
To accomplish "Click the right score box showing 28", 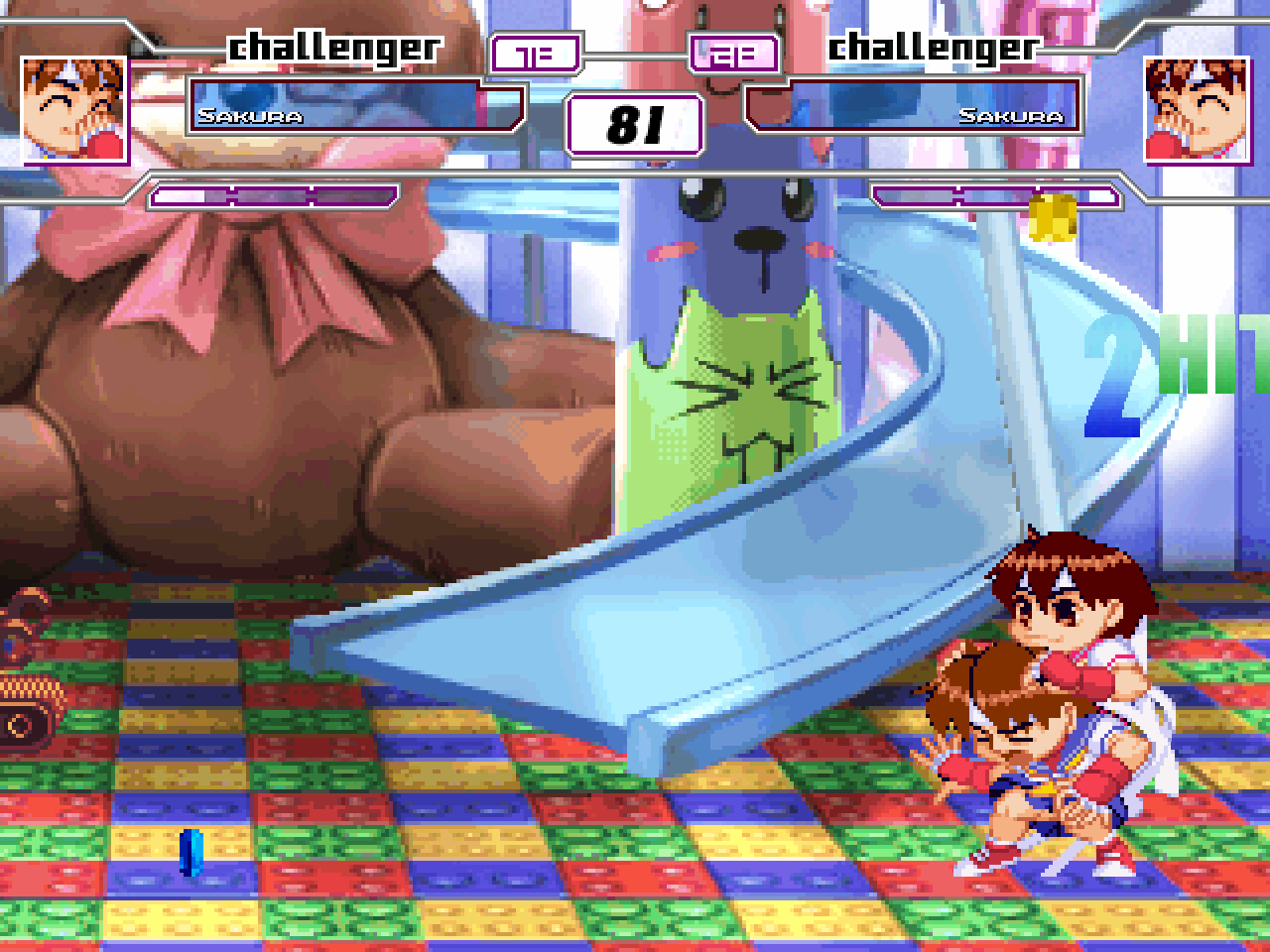I will tap(732, 52).
